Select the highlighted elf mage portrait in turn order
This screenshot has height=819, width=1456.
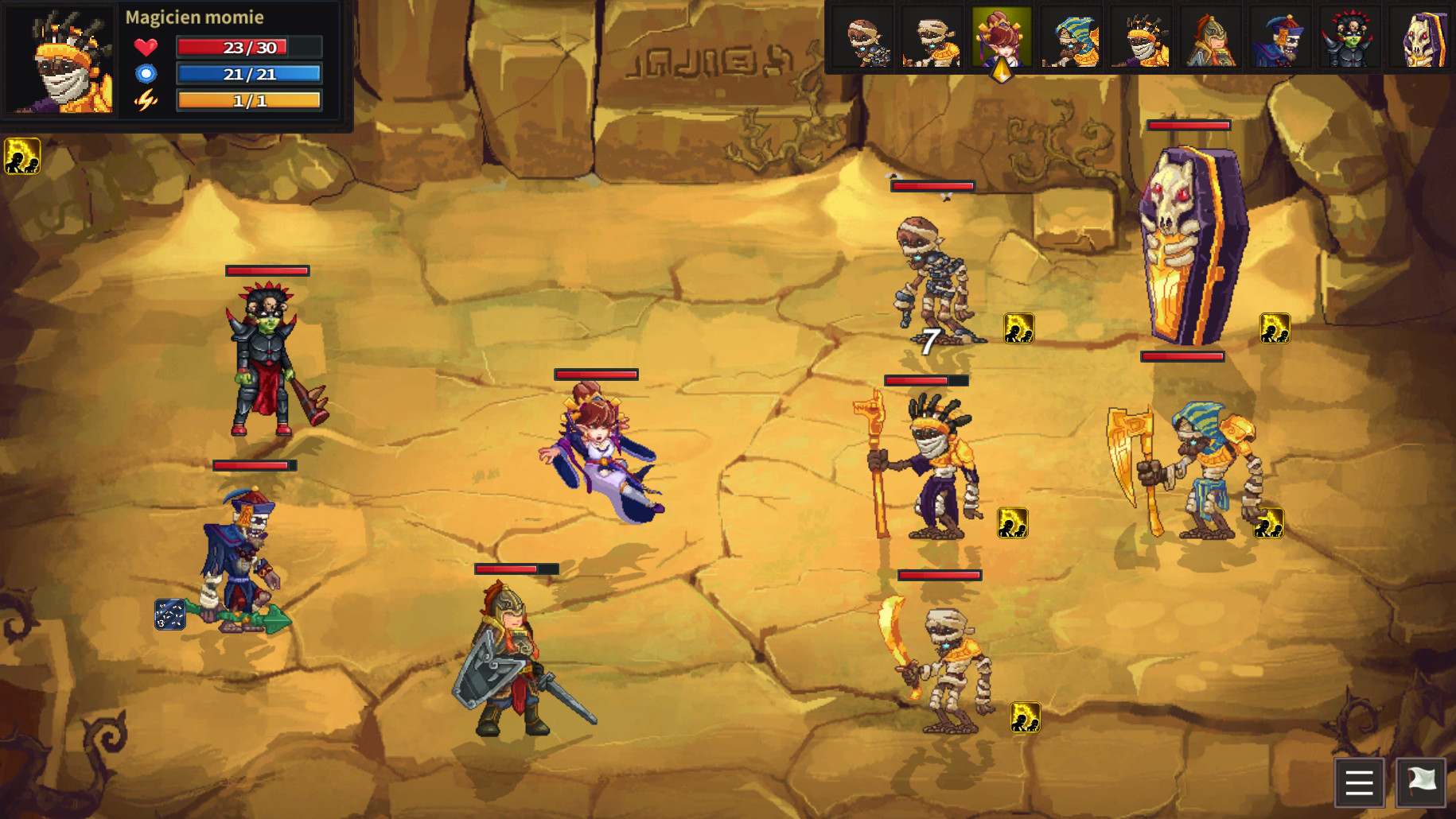[1002, 37]
